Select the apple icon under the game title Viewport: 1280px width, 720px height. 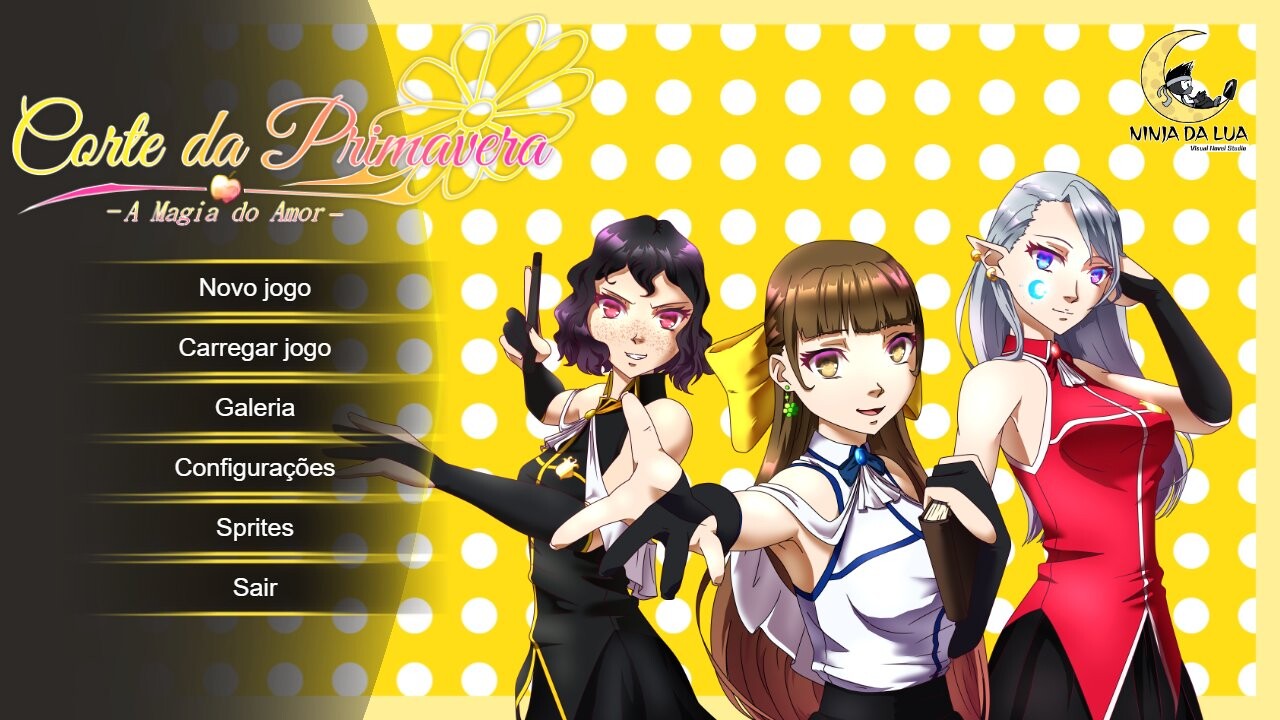click(228, 186)
